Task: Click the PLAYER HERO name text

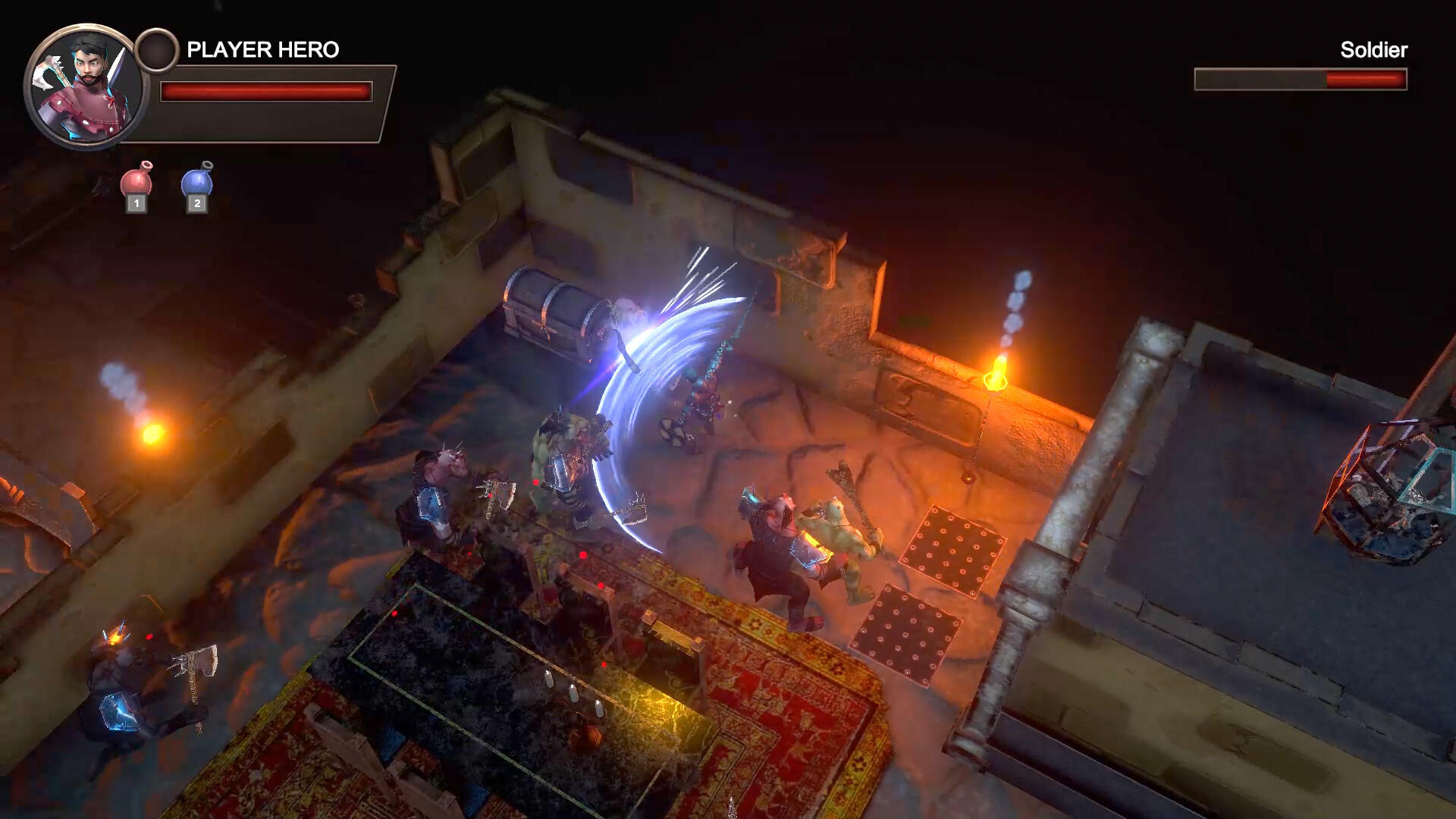Action: tap(262, 48)
